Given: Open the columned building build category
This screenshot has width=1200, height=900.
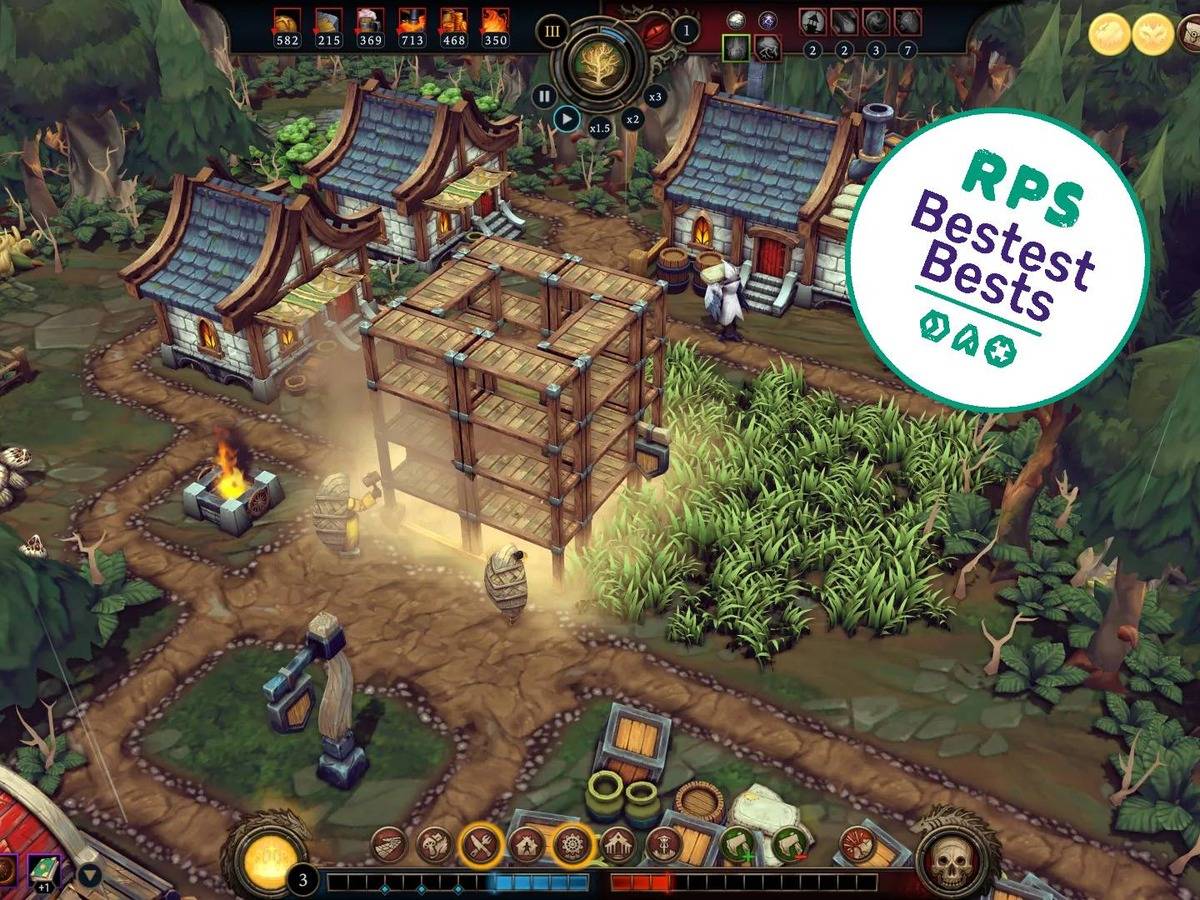Looking at the screenshot, I should tap(618, 846).
